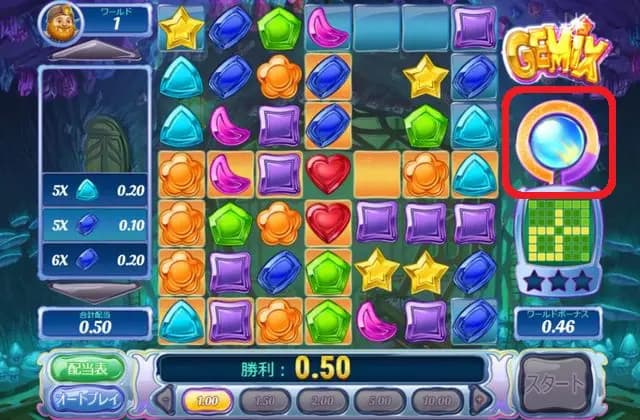Image resolution: width=640 pixels, height=420 pixels.
Task: Select the yellow star gem in the top row
Action: tap(182, 28)
